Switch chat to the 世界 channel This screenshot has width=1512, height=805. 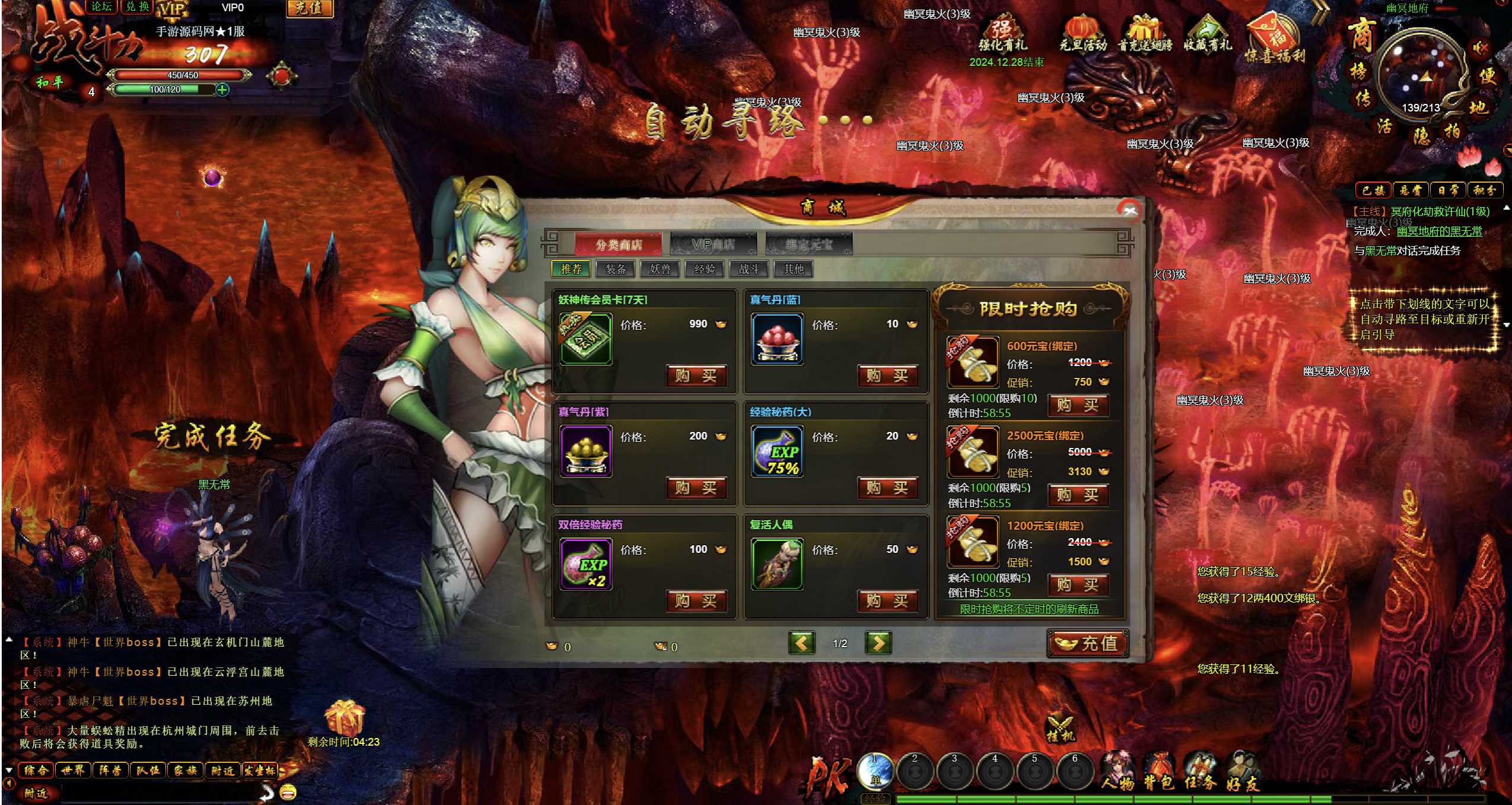(73, 771)
